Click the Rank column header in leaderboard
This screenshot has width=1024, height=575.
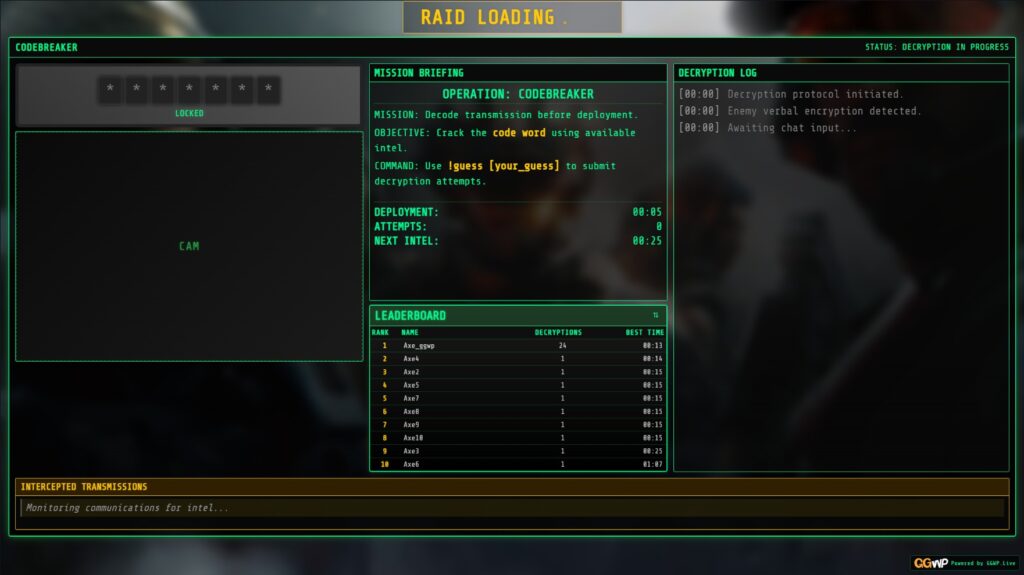[x=380, y=332]
